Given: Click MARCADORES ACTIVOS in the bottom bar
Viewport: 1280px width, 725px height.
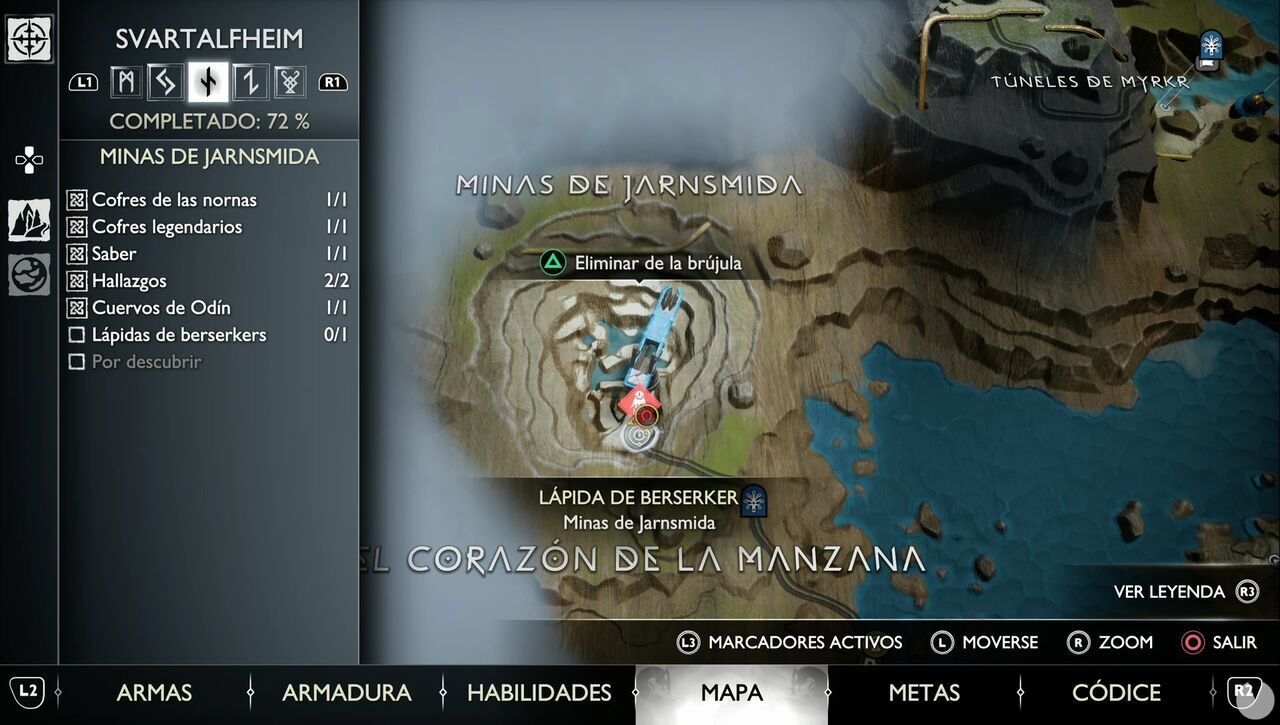Looking at the screenshot, I should pos(806,642).
